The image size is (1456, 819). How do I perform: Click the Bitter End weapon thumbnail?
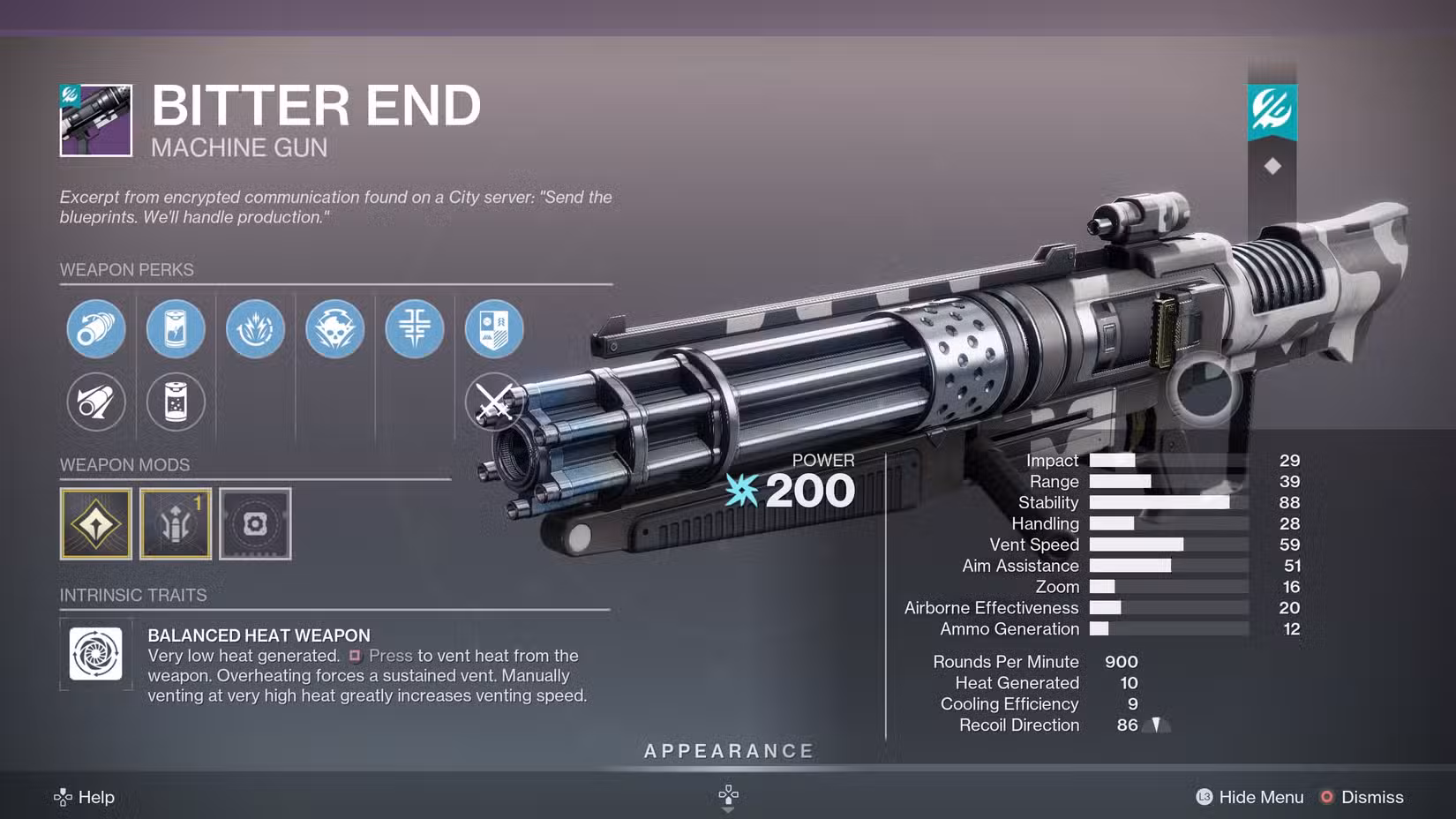tap(96, 121)
